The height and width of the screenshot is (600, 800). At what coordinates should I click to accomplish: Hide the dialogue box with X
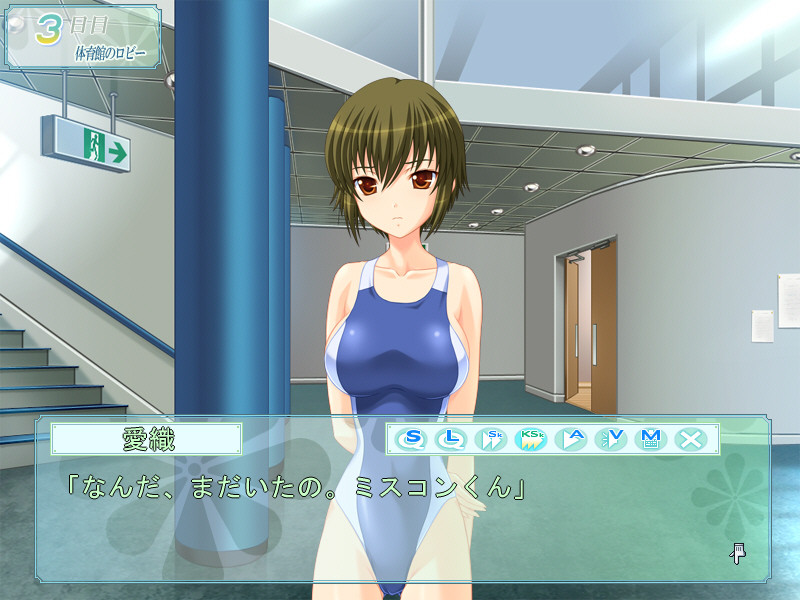coord(691,438)
